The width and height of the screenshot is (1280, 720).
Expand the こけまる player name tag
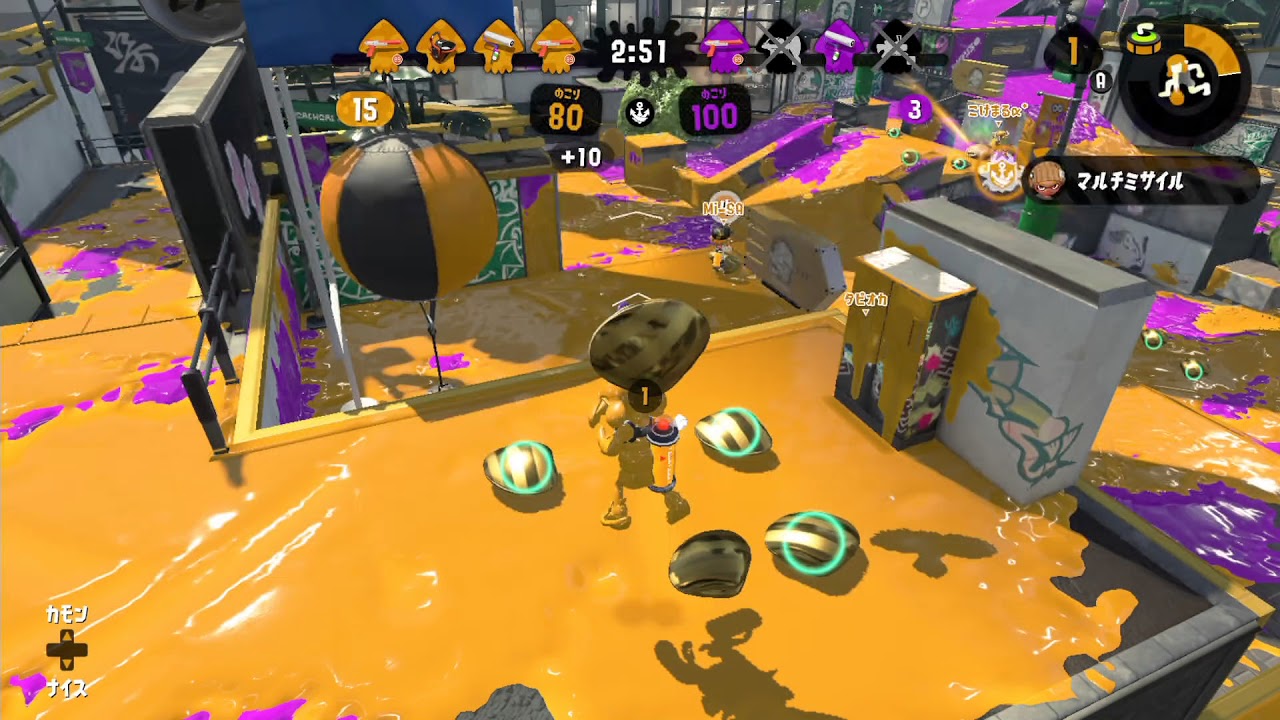[996, 110]
